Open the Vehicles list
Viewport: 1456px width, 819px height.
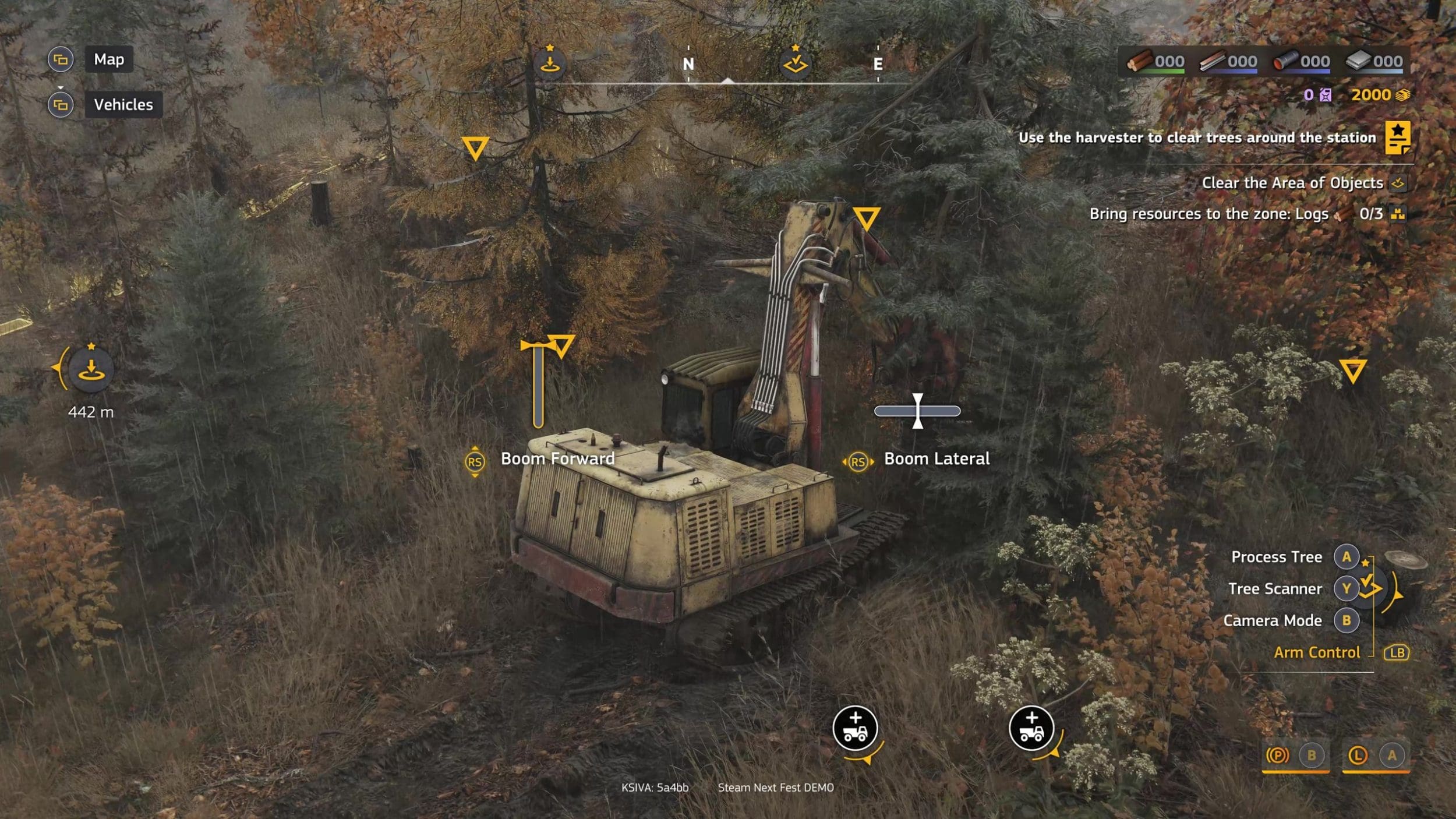(x=123, y=105)
